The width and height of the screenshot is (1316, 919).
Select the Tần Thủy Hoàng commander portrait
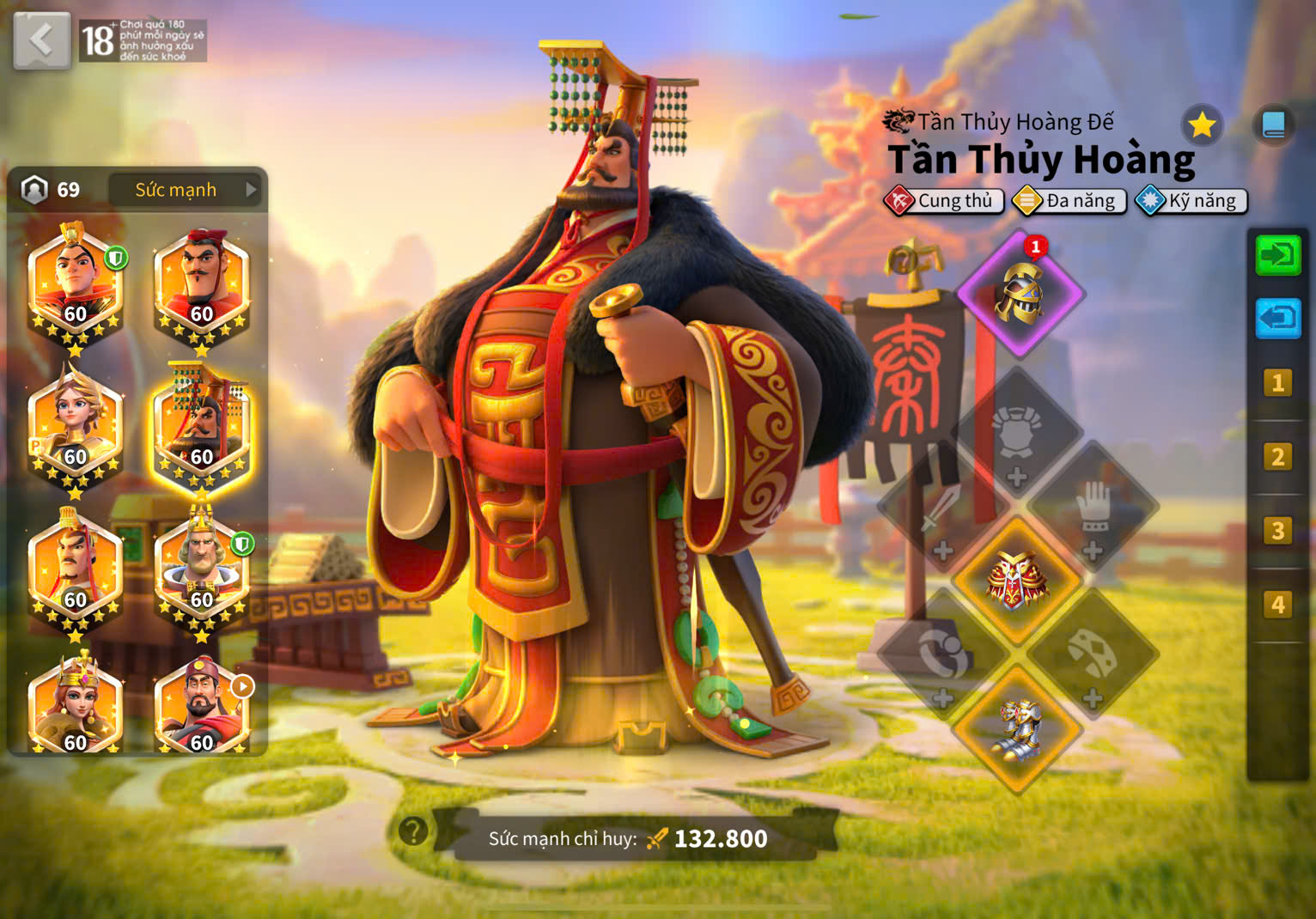click(202, 429)
